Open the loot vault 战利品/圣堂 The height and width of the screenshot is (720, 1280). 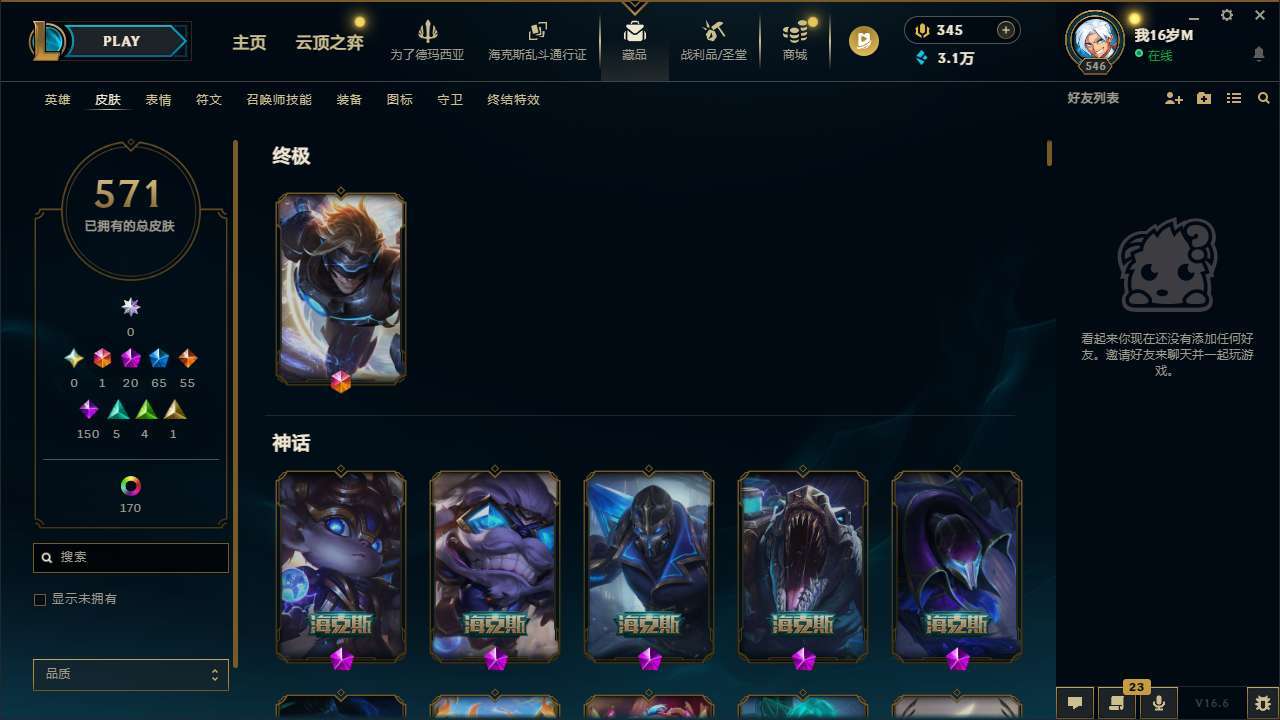(x=713, y=40)
